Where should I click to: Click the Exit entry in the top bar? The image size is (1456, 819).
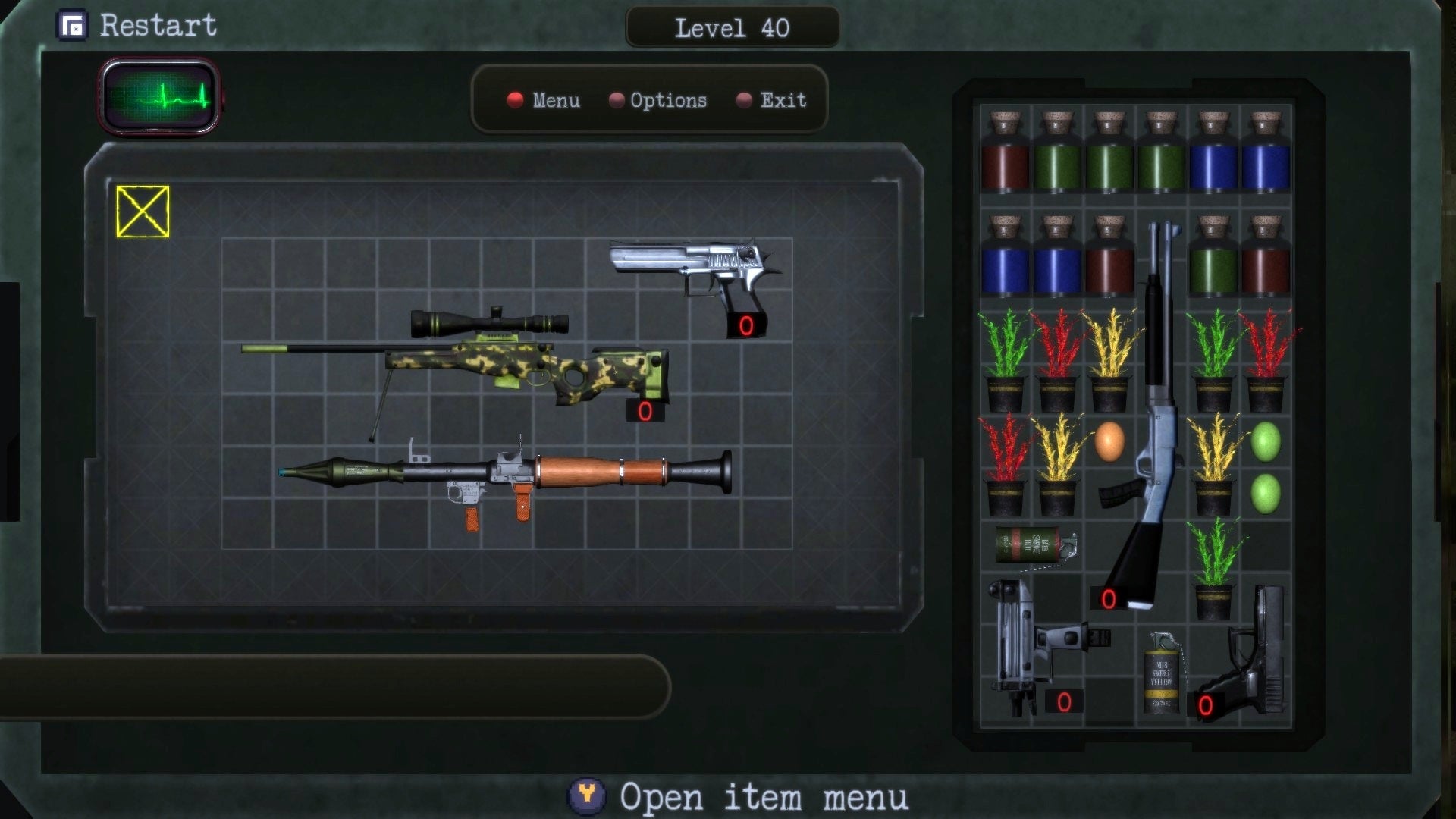[x=781, y=100]
